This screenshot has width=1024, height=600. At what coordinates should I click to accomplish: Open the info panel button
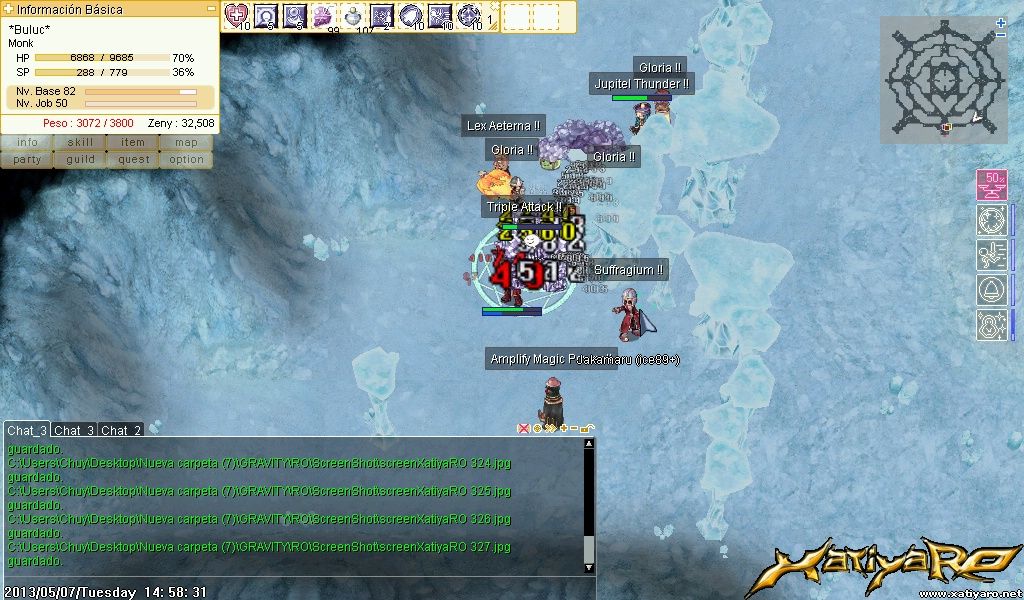(x=27, y=143)
